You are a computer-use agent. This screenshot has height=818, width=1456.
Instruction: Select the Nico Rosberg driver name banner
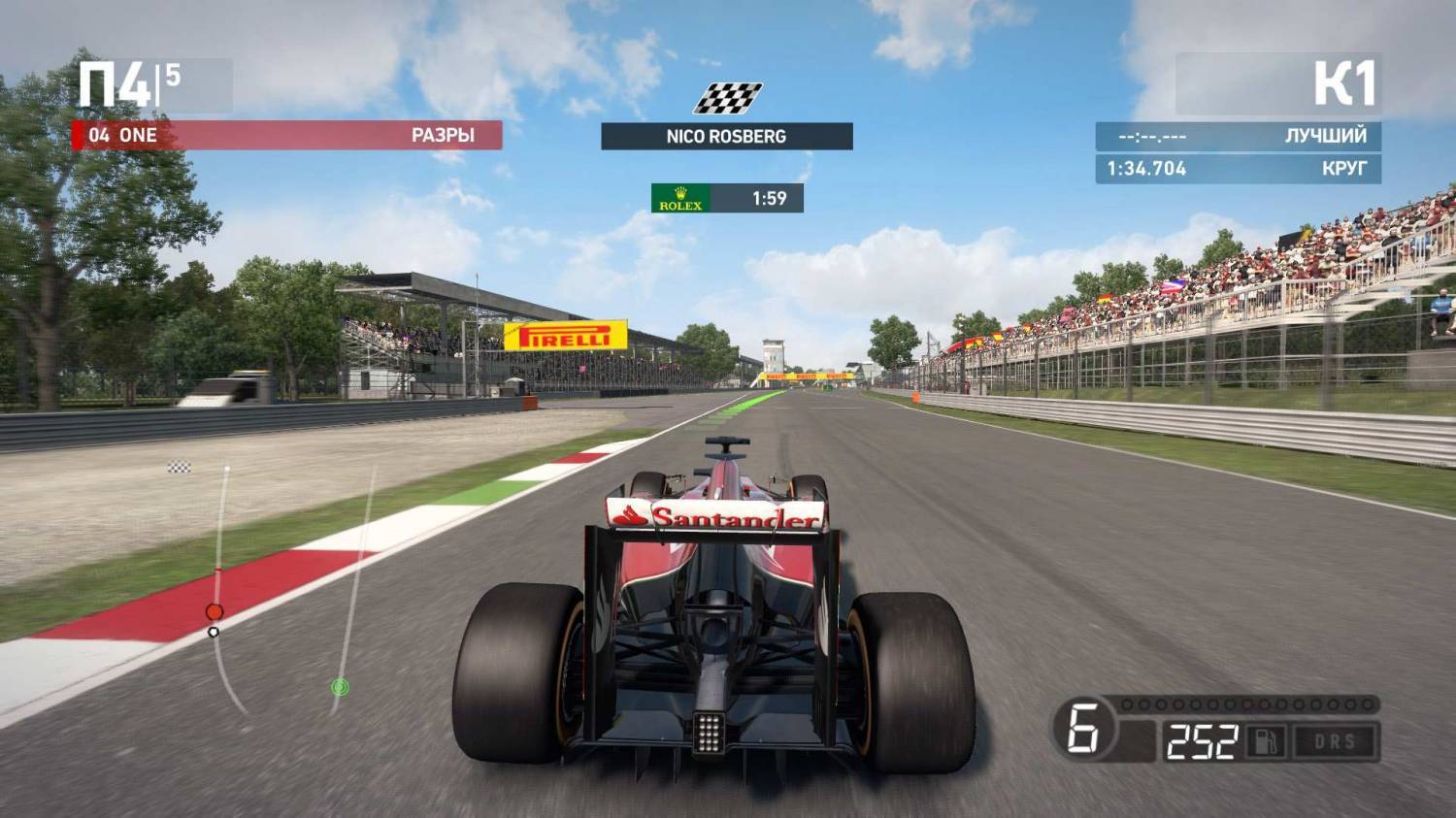click(726, 136)
